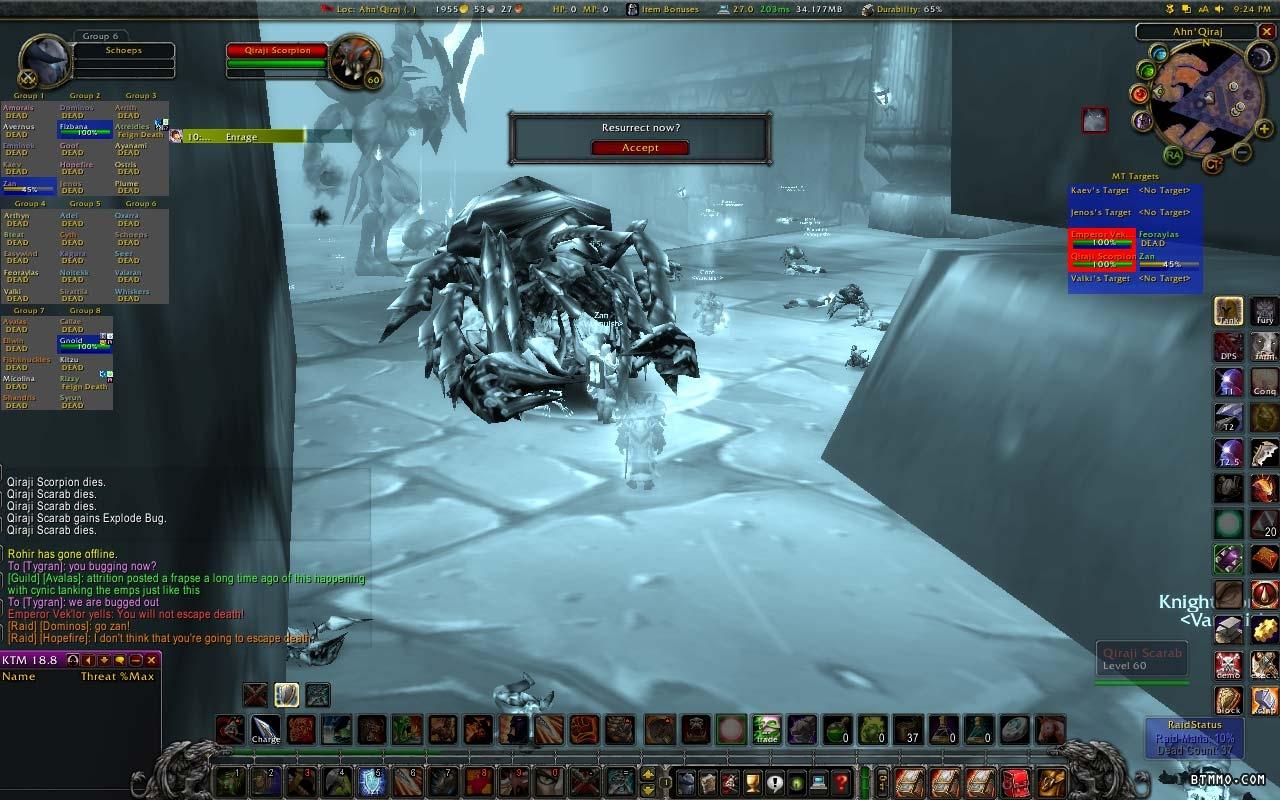Image resolution: width=1280 pixels, height=800 pixels.
Task: Open the gold trophy cup micro menu button
Action: point(753,781)
